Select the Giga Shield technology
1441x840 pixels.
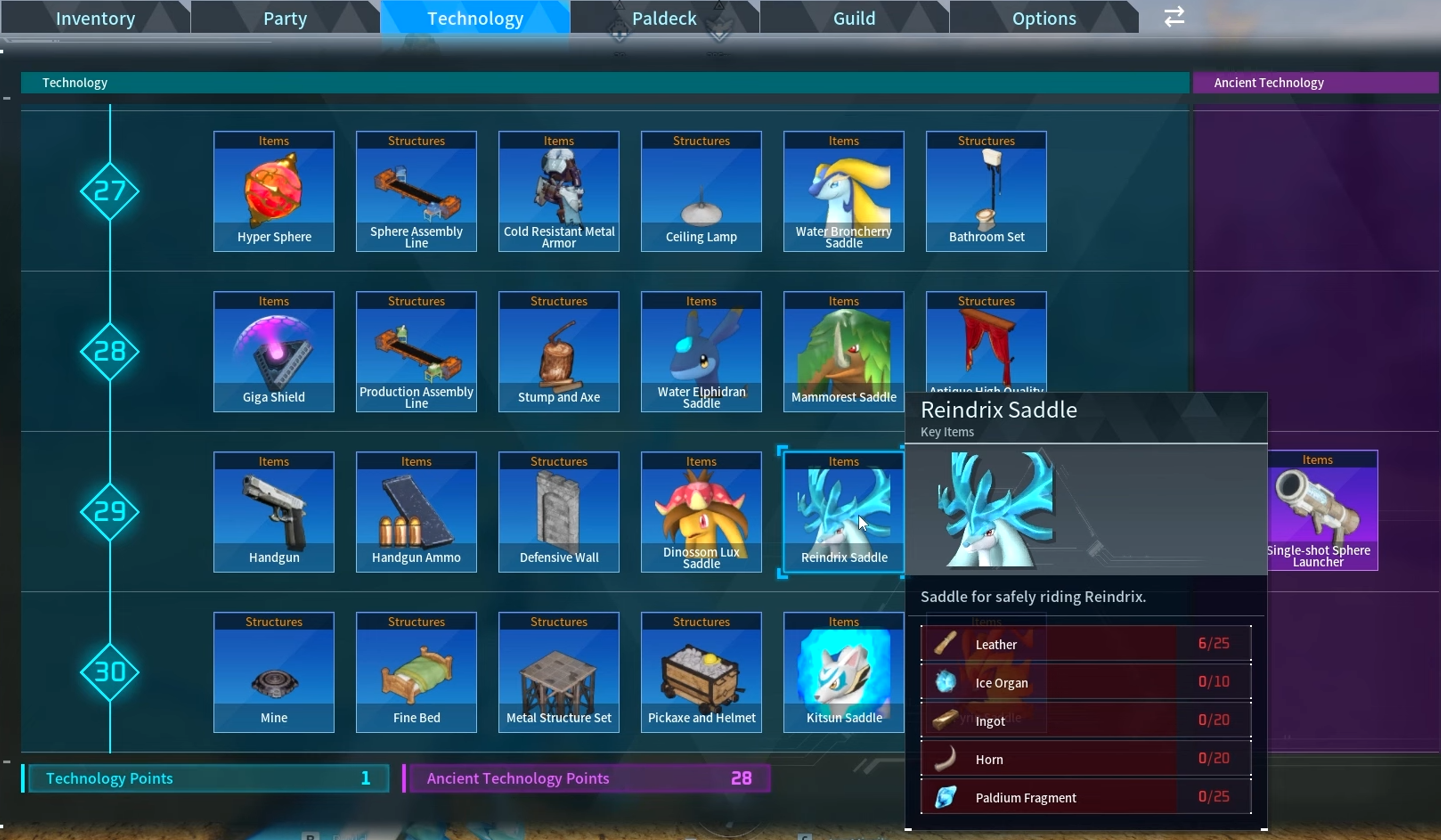click(274, 350)
